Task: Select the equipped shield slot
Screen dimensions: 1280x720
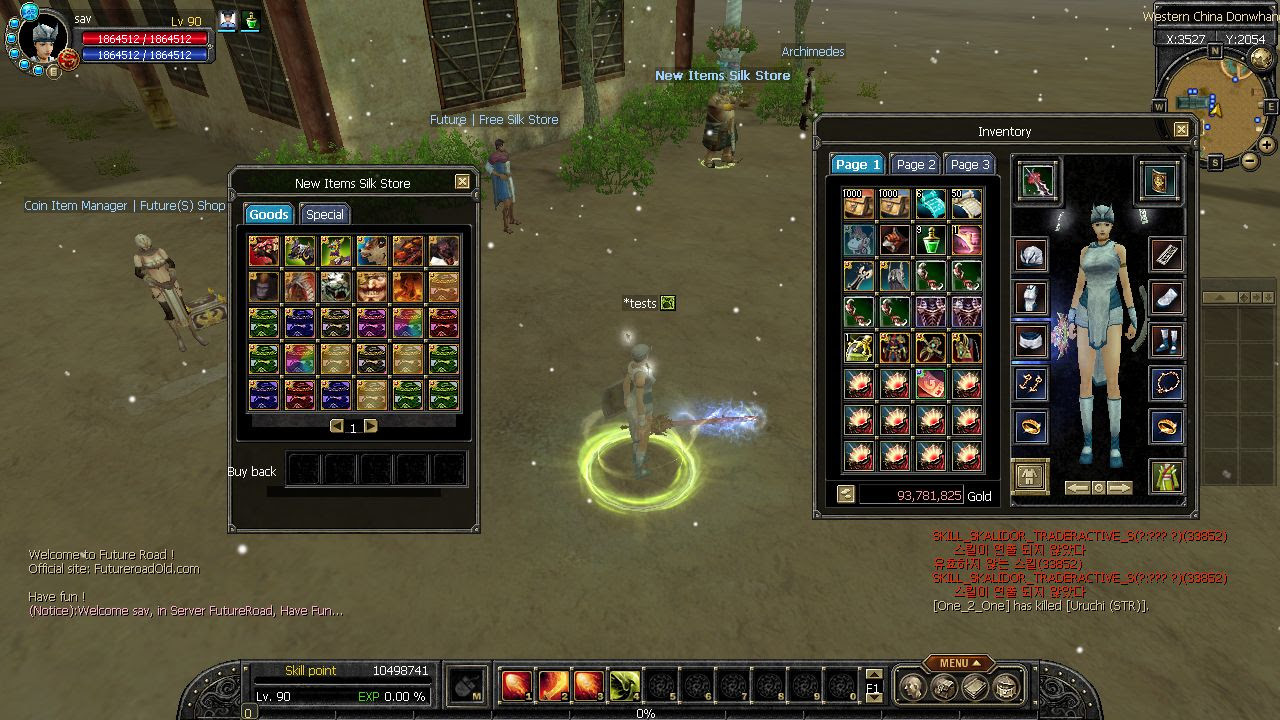Action: coord(1159,180)
